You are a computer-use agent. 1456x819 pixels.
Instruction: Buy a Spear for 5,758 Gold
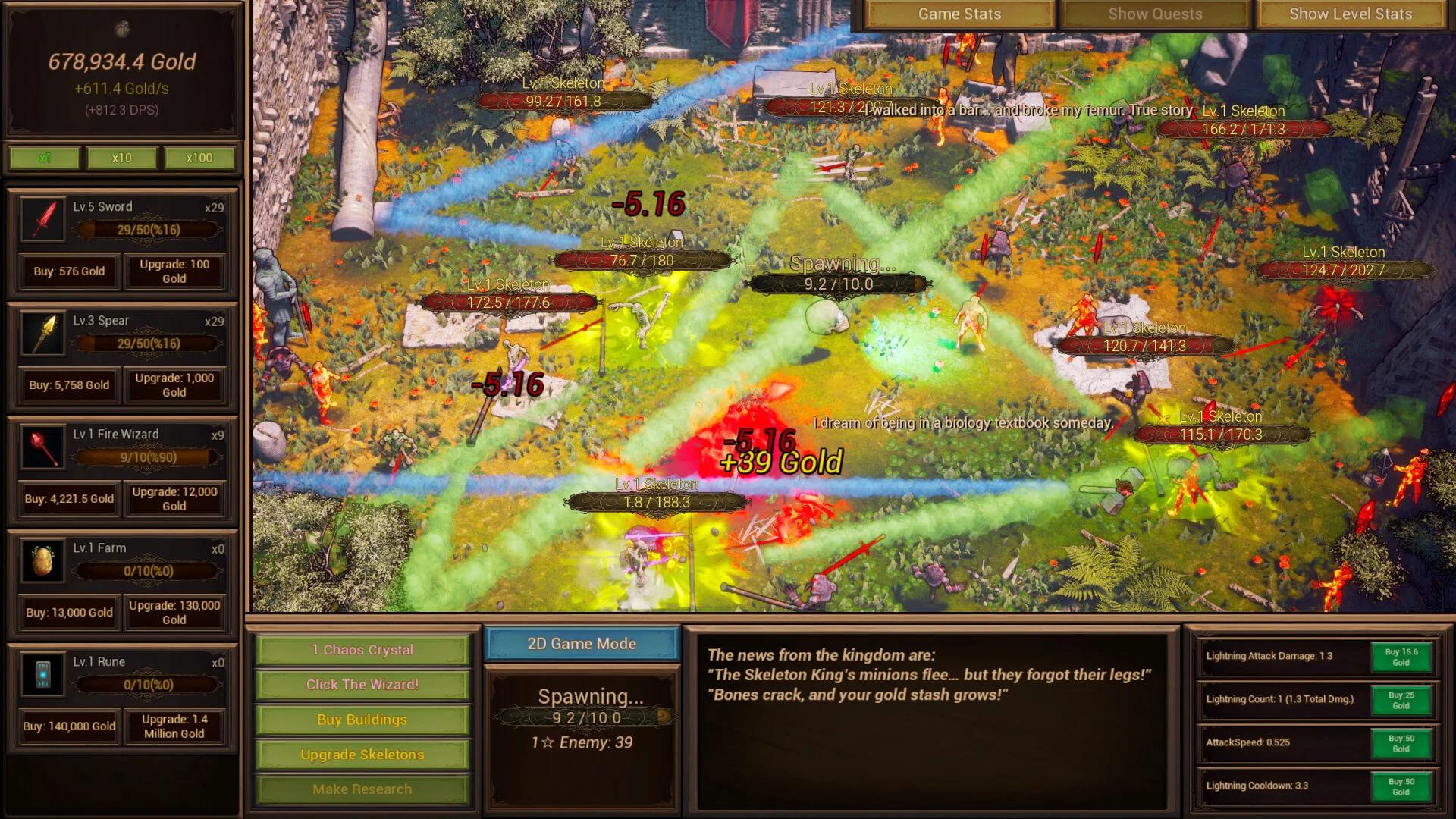pyautogui.click(x=69, y=385)
